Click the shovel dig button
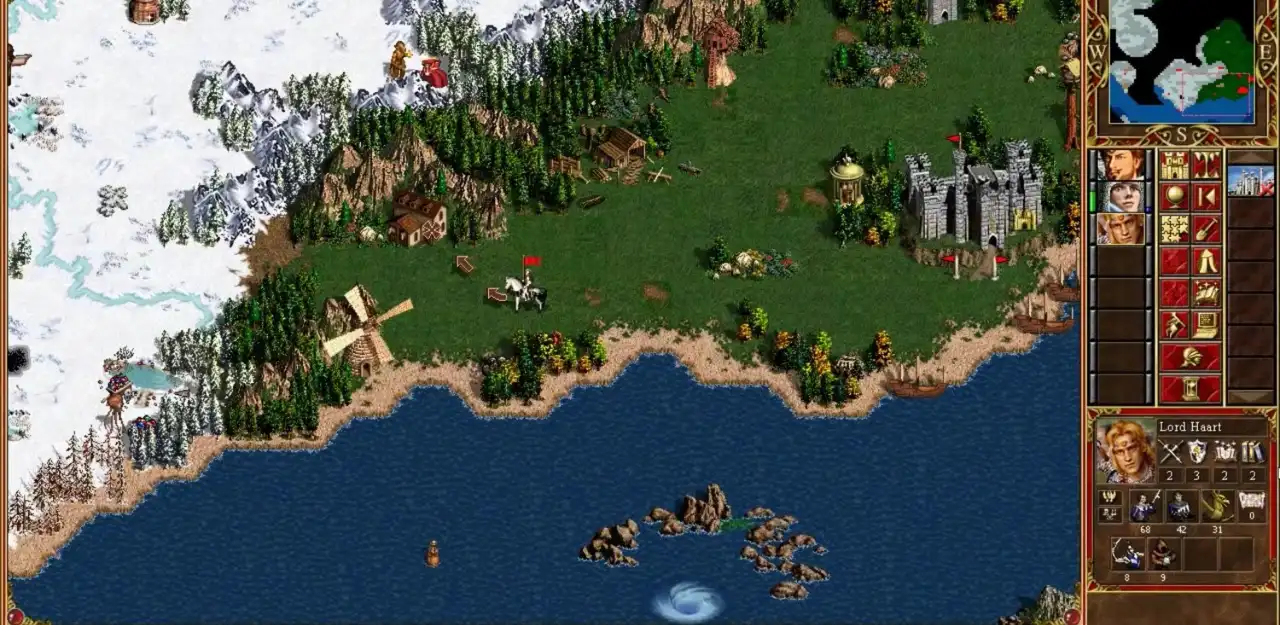Viewport: 1280px width, 625px height. pyautogui.click(x=1207, y=229)
